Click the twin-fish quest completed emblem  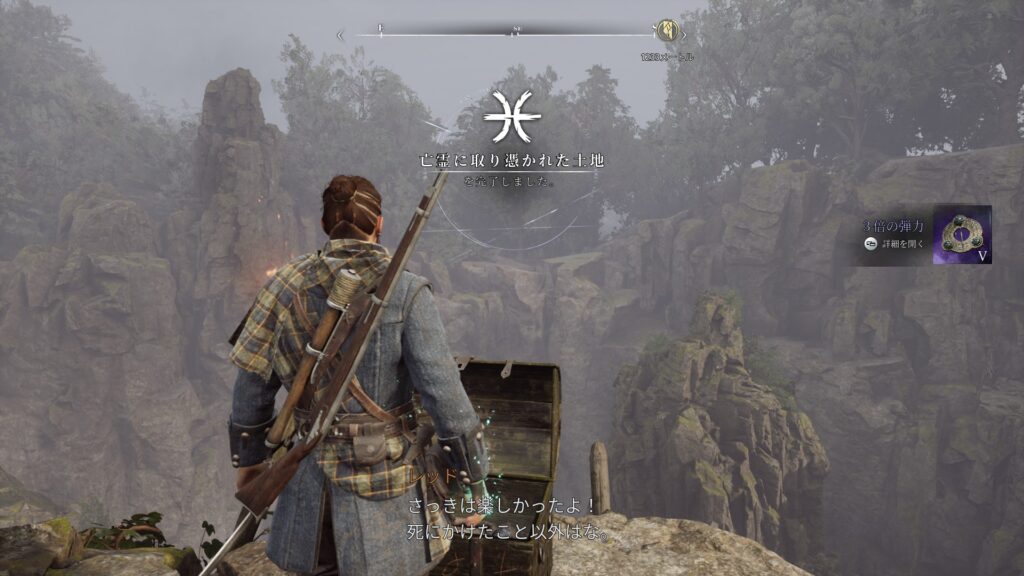[512, 118]
